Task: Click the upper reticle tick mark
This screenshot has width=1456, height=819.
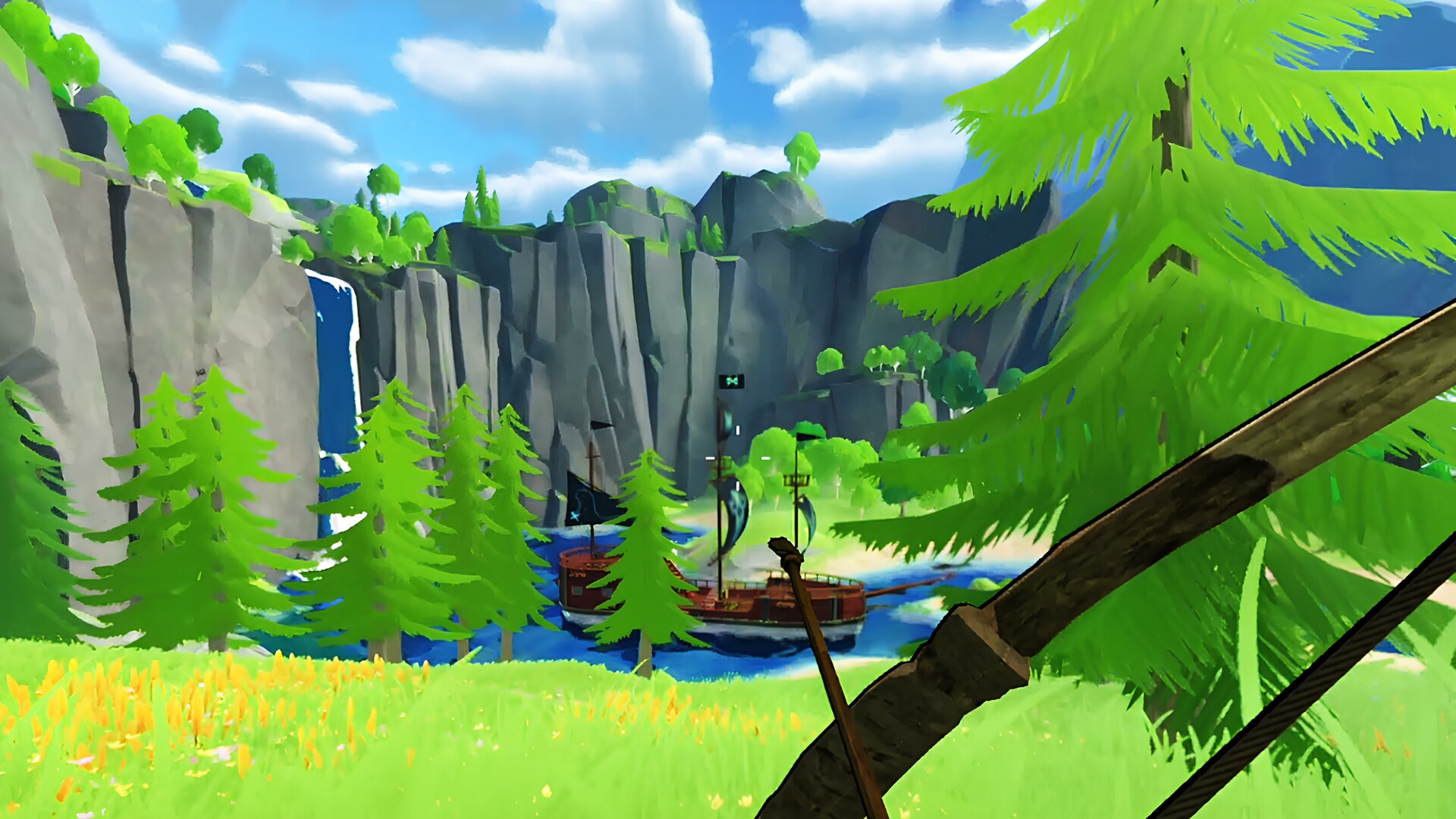Action: [738, 429]
